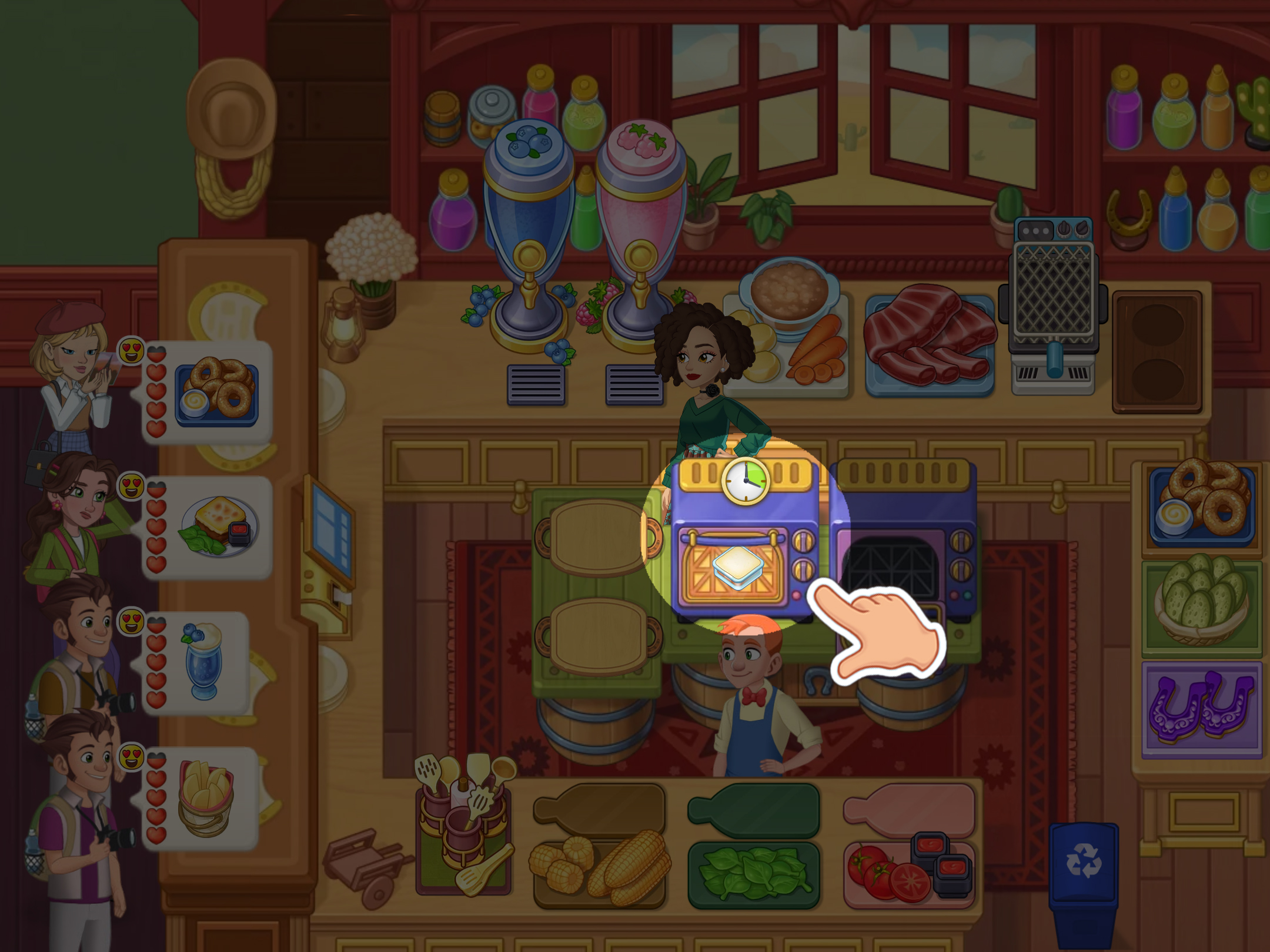The height and width of the screenshot is (952, 1270).
Task: Use the blueberry drink dispenser
Action: [528, 235]
